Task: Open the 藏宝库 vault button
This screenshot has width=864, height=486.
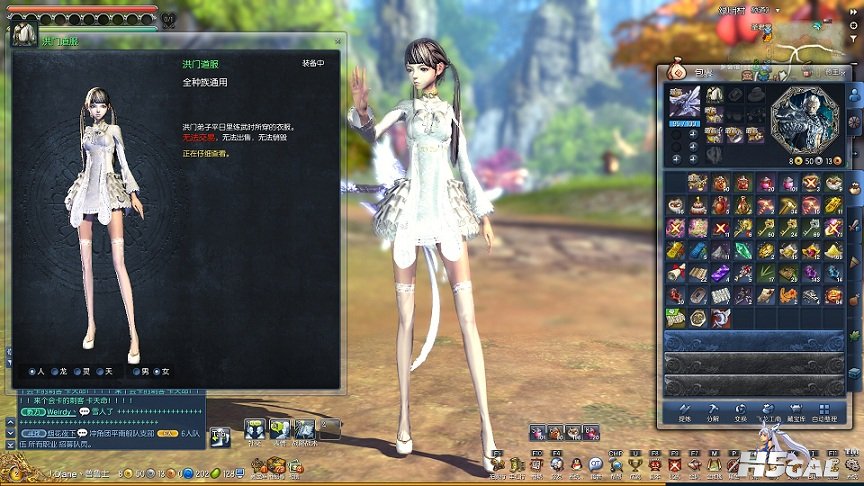Action: 798,410
